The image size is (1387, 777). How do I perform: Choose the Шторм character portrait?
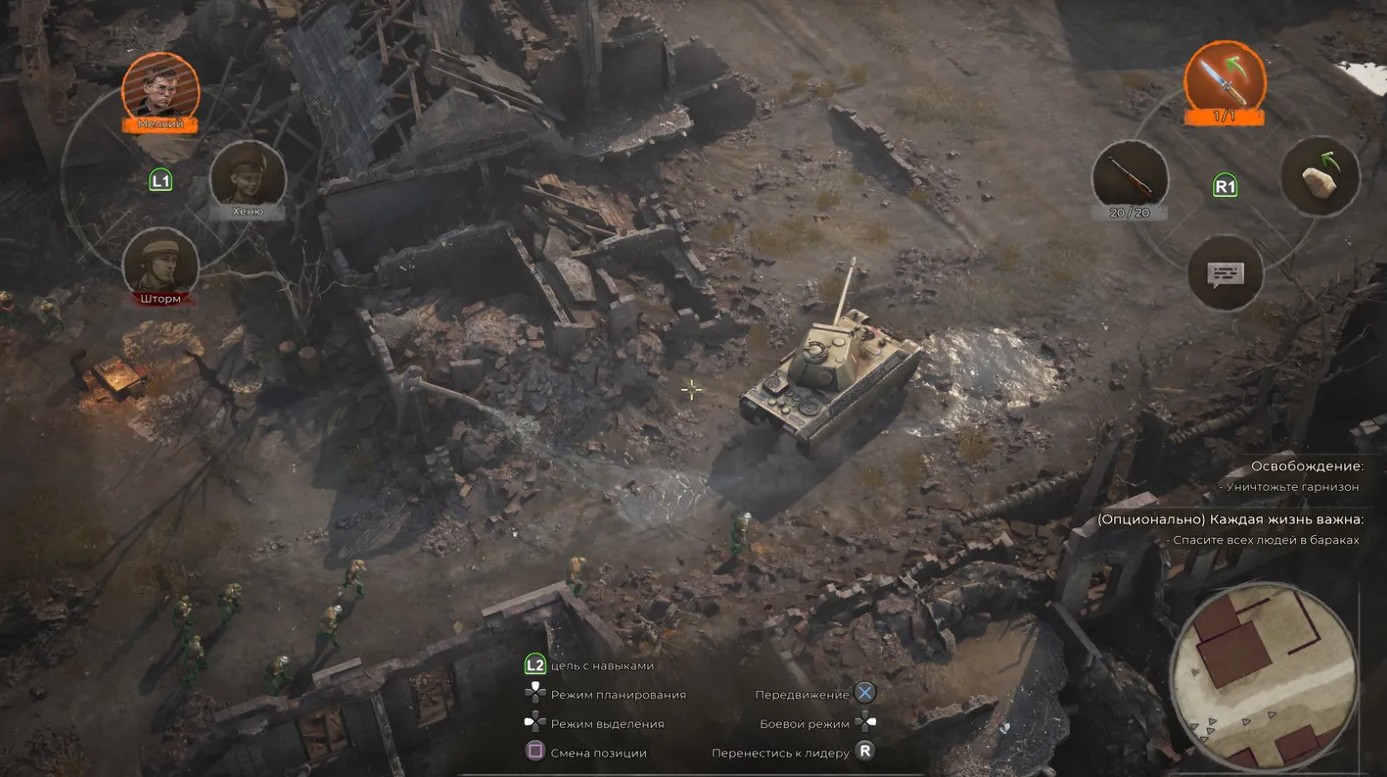[160, 262]
